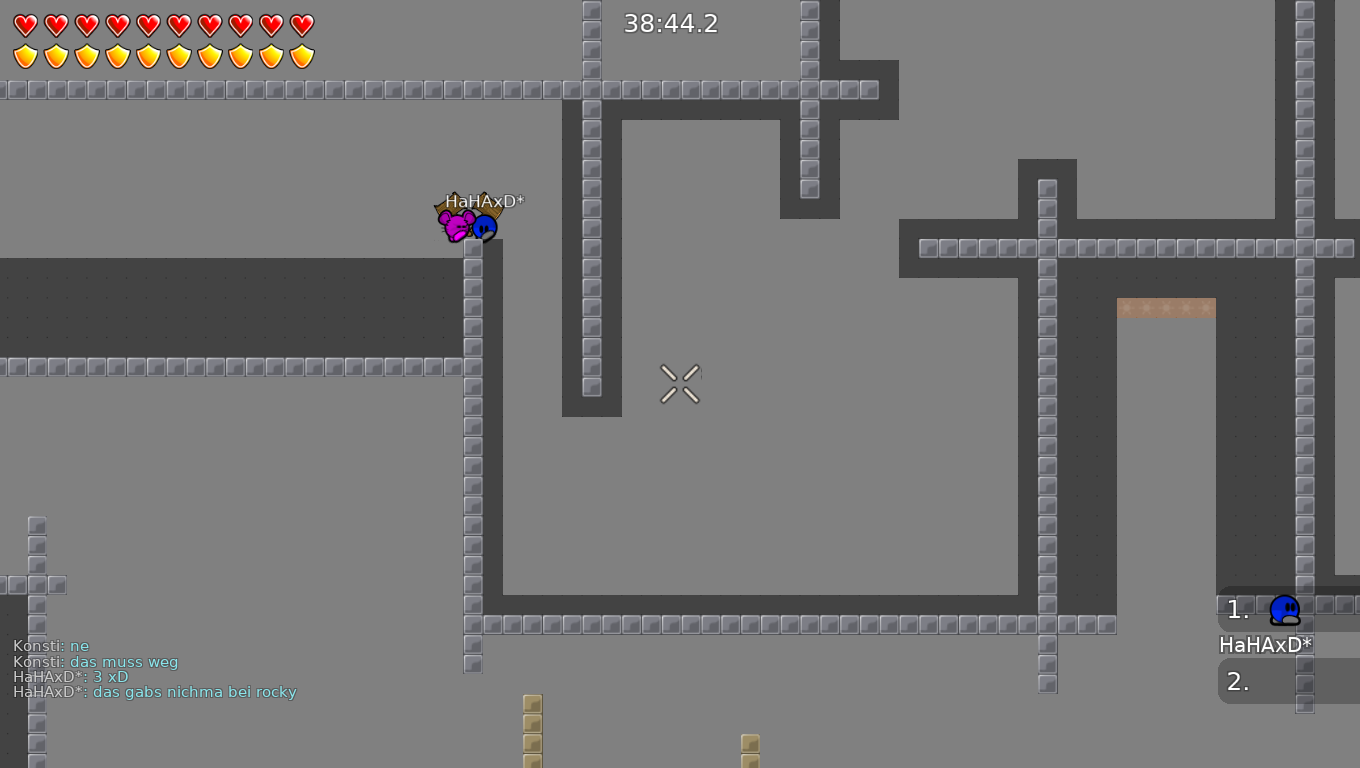Image resolution: width=1360 pixels, height=768 pixels.
Task: Click the race timer showing 38:44.2
Action: point(671,23)
